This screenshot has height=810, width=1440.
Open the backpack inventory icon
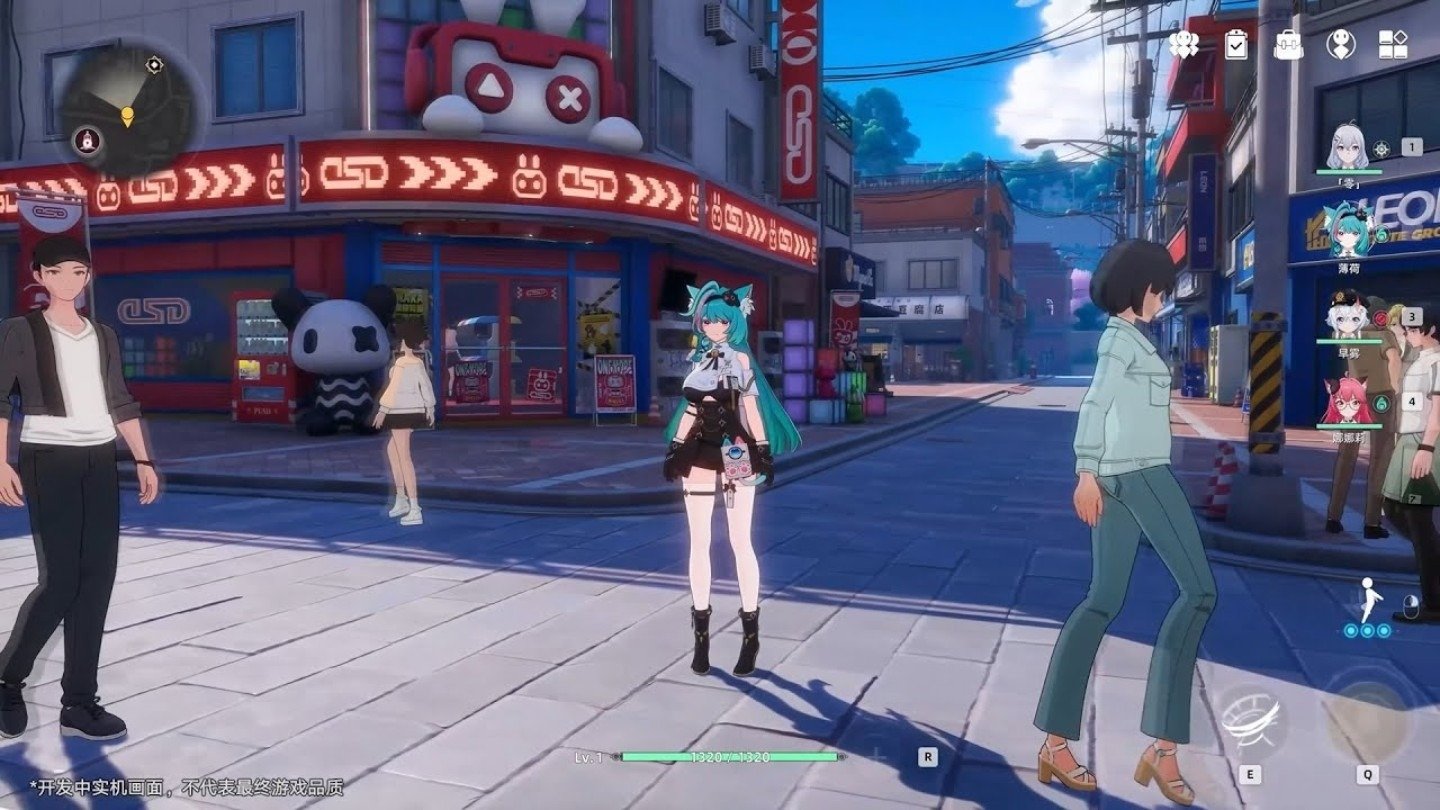(x=1287, y=43)
